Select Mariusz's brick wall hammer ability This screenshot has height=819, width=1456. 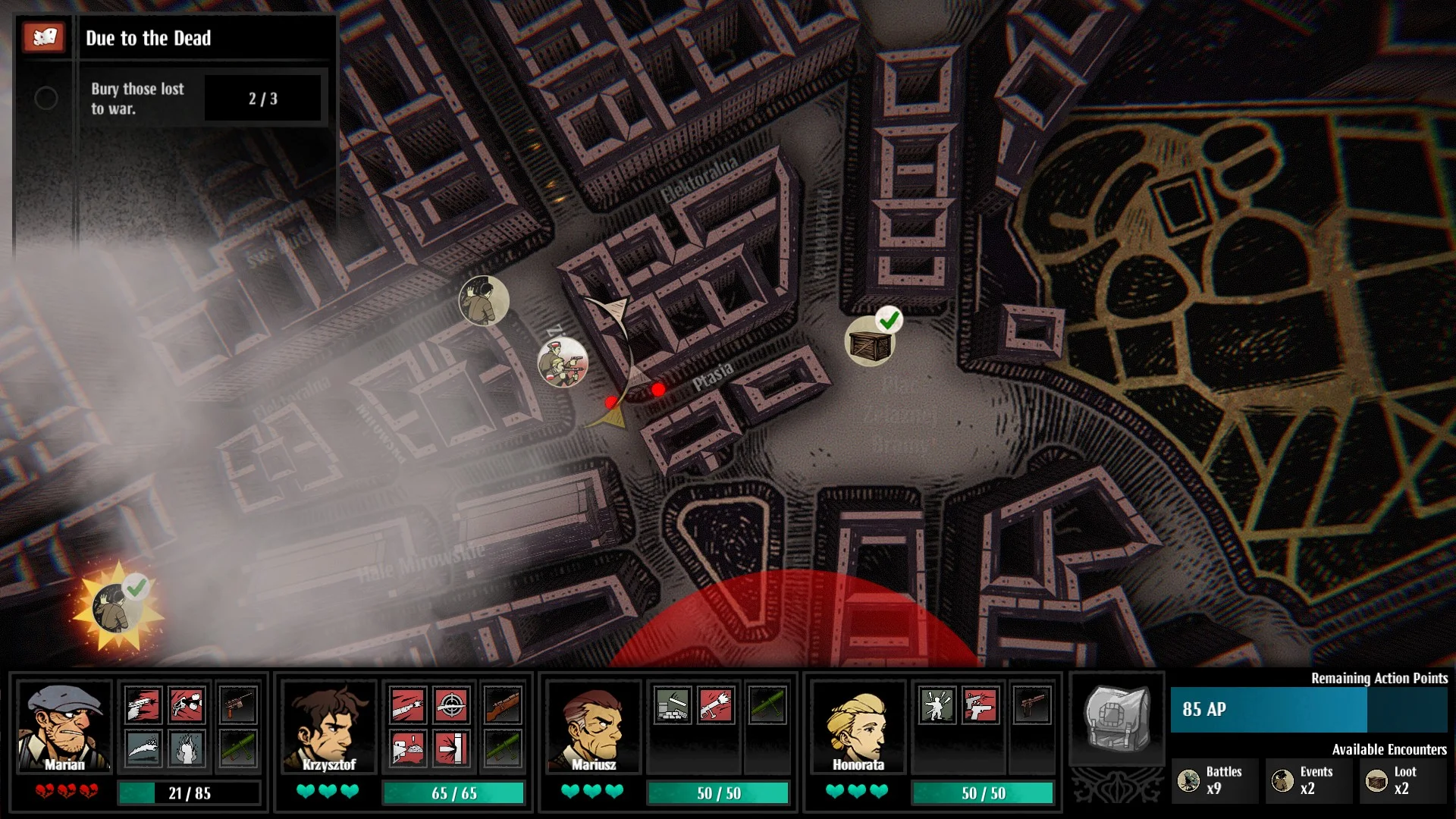672,705
